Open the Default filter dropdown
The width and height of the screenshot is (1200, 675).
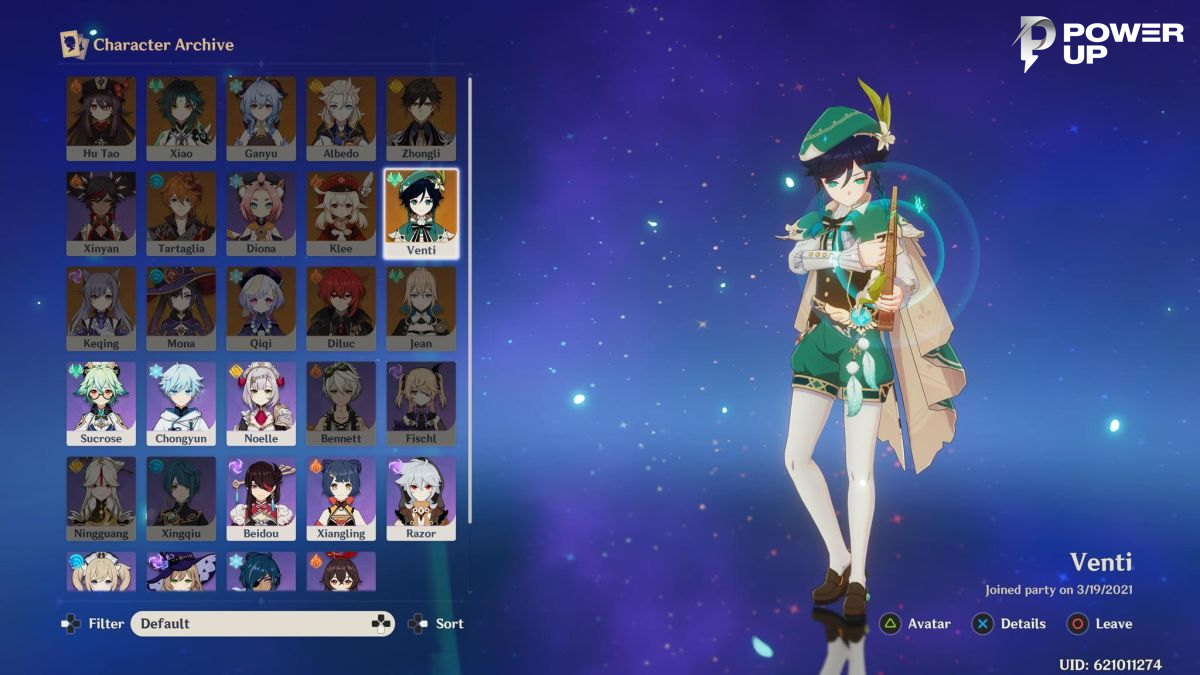pos(262,624)
